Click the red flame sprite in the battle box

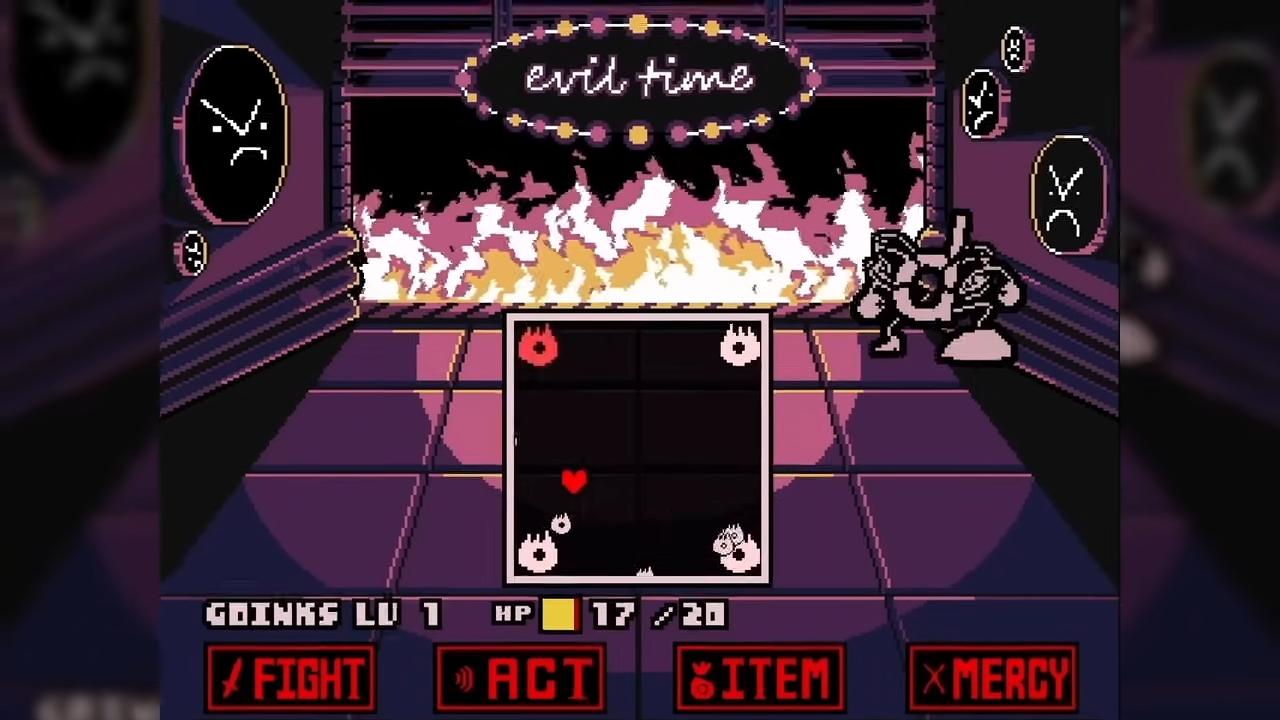[539, 346]
